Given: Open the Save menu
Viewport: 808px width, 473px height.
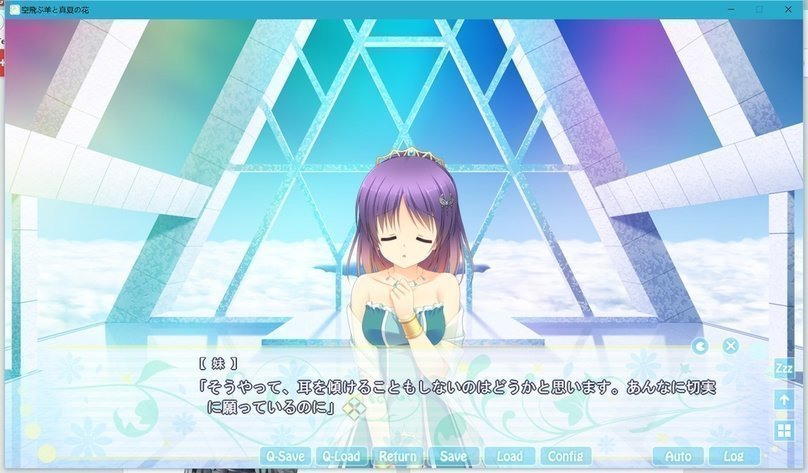Looking at the screenshot, I should (x=454, y=456).
